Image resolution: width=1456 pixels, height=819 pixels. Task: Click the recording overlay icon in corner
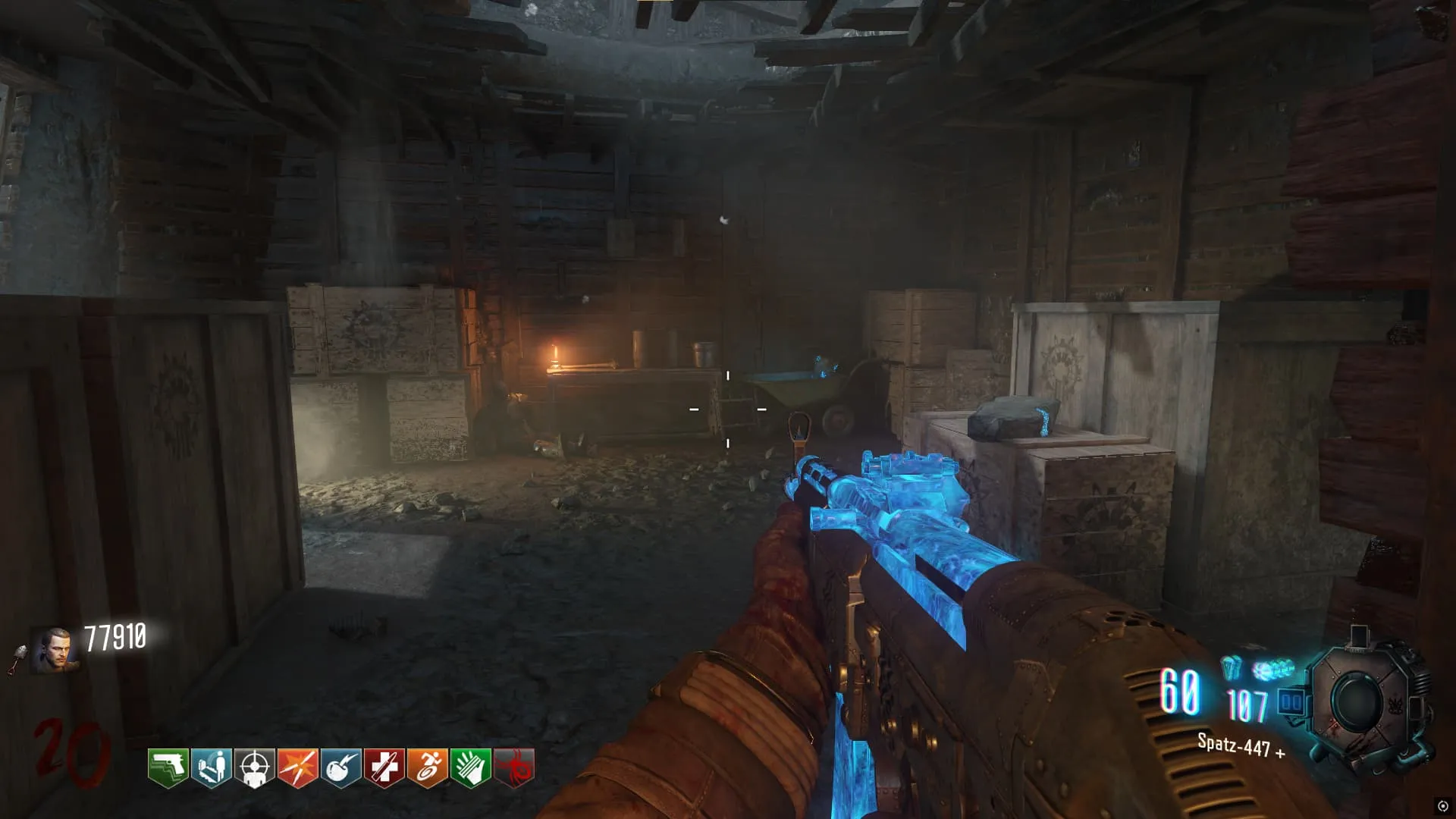coord(1442,806)
